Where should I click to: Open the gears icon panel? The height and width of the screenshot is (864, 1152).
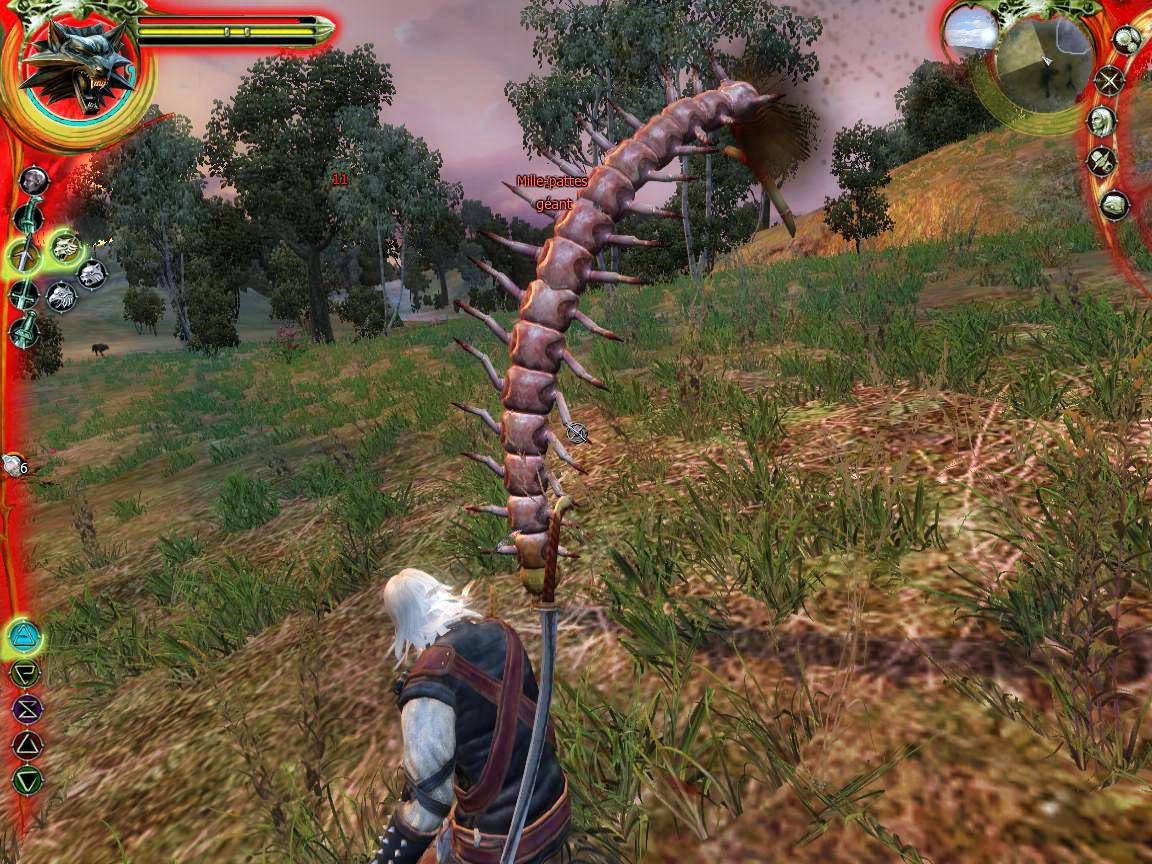(1127, 40)
